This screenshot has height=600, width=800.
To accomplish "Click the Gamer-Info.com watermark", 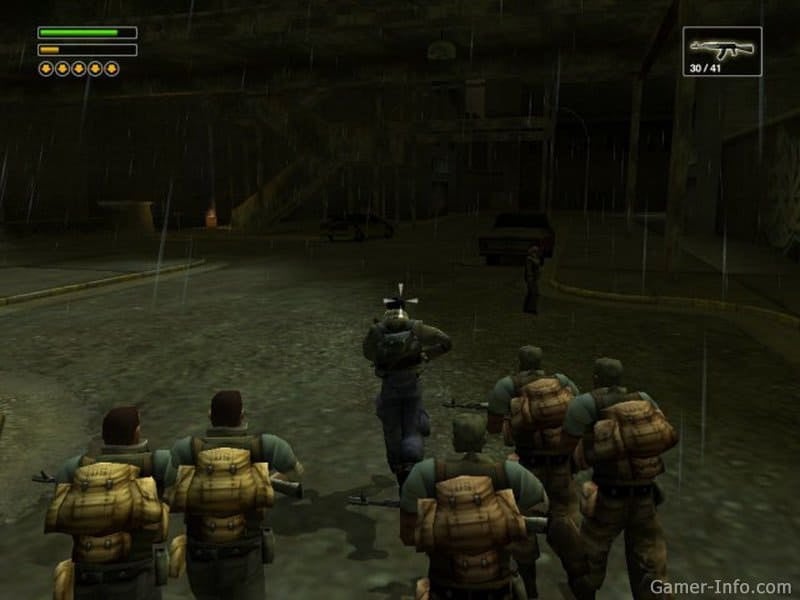I will click(721, 585).
